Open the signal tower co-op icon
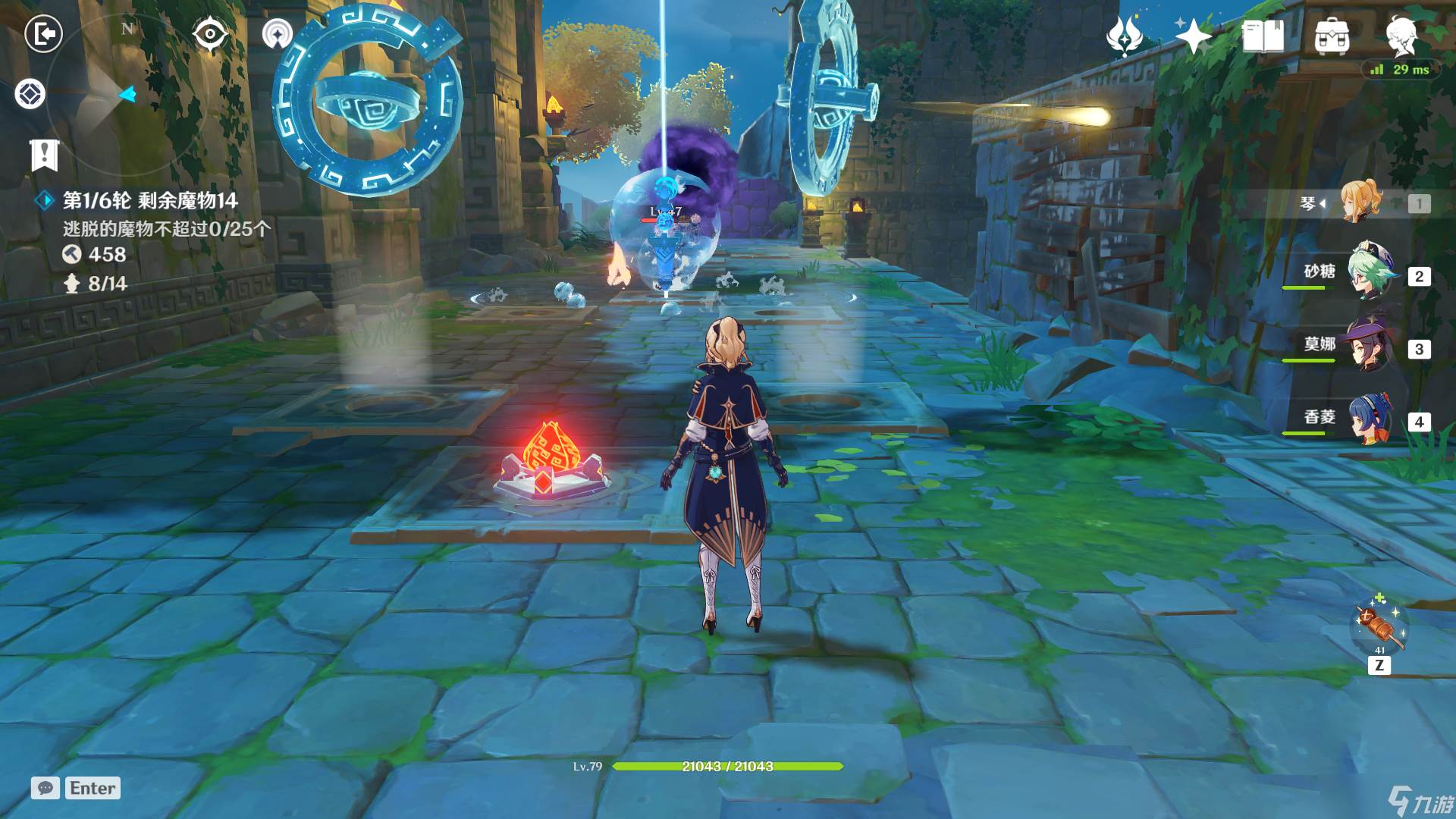Screen dimensions: 1456x819 click(278, 34)
